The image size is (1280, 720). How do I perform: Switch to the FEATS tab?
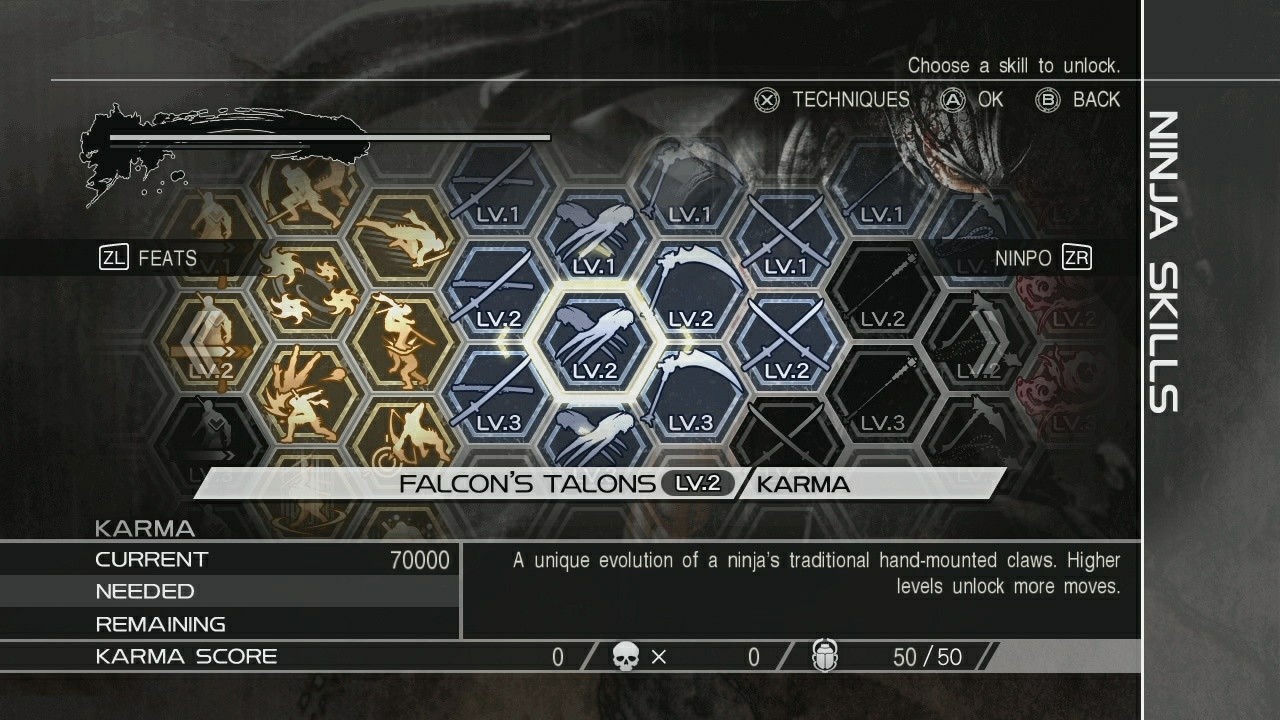[148, 258]
